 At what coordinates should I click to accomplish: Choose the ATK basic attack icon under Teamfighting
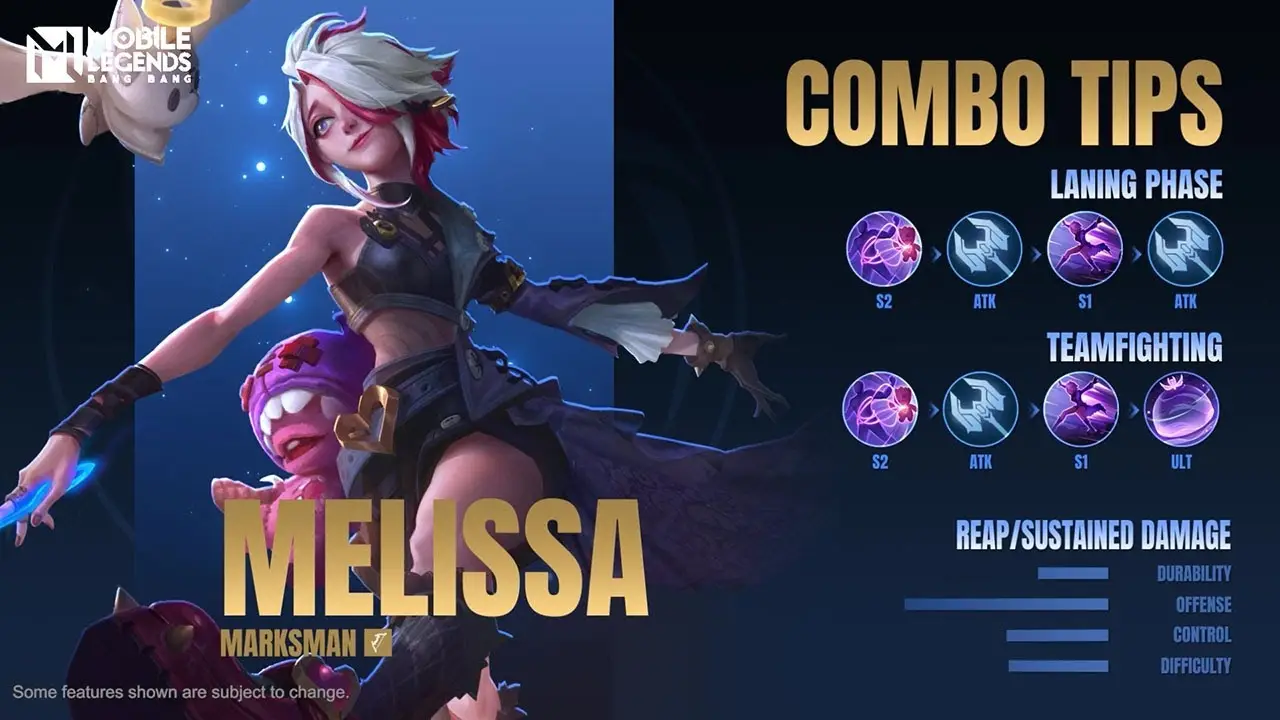click(980, 409)
